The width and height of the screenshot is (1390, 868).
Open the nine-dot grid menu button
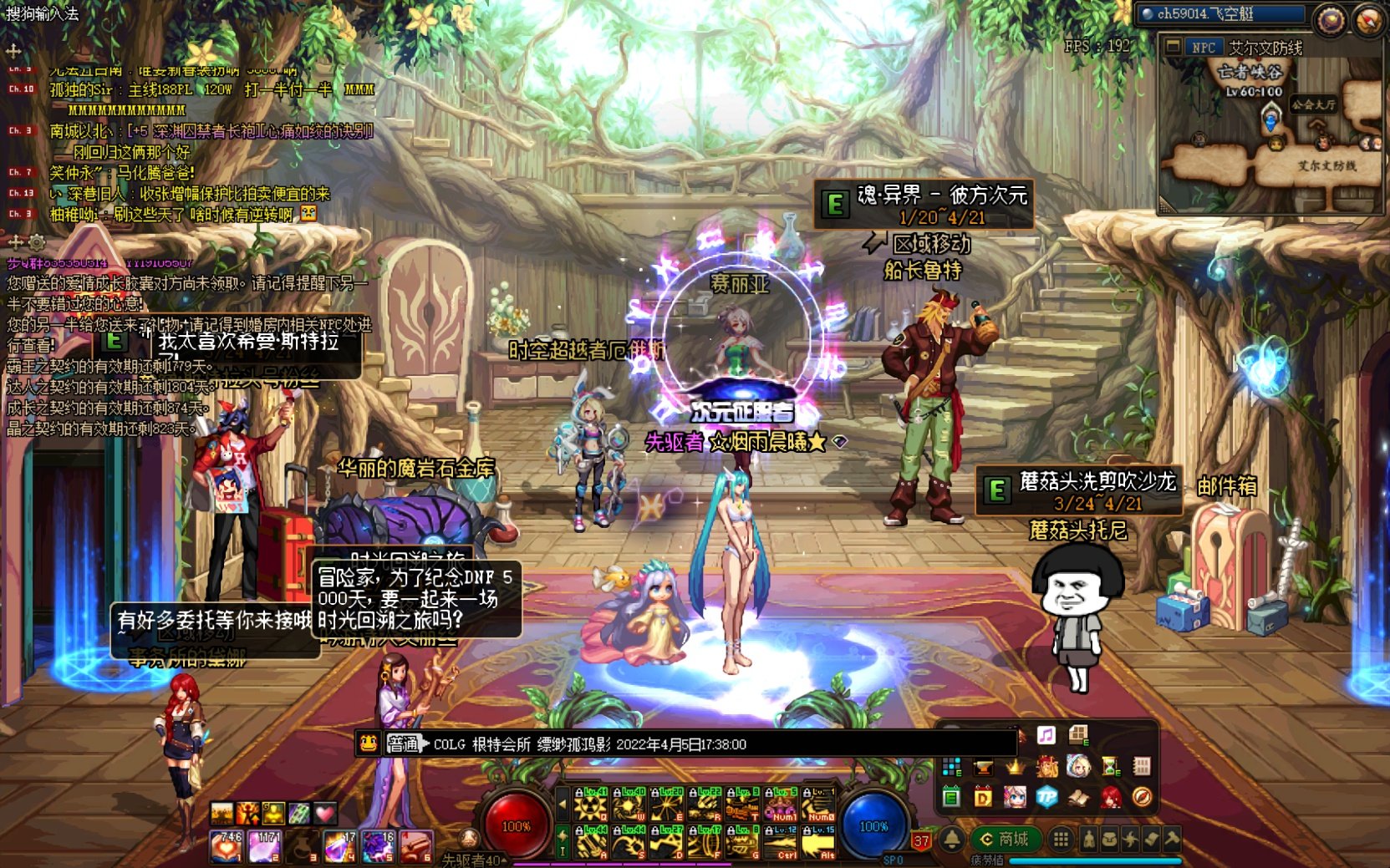coord(1061,839)
